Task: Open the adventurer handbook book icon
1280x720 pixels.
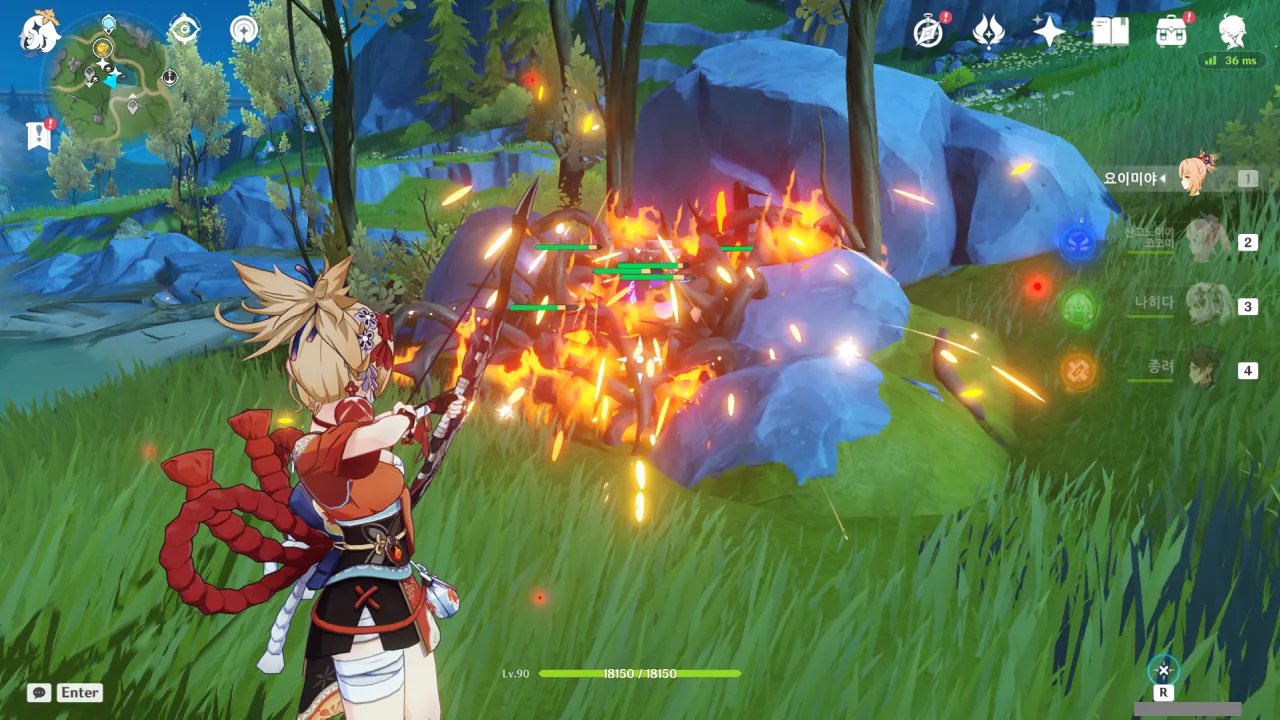Action: point(1110,32)
